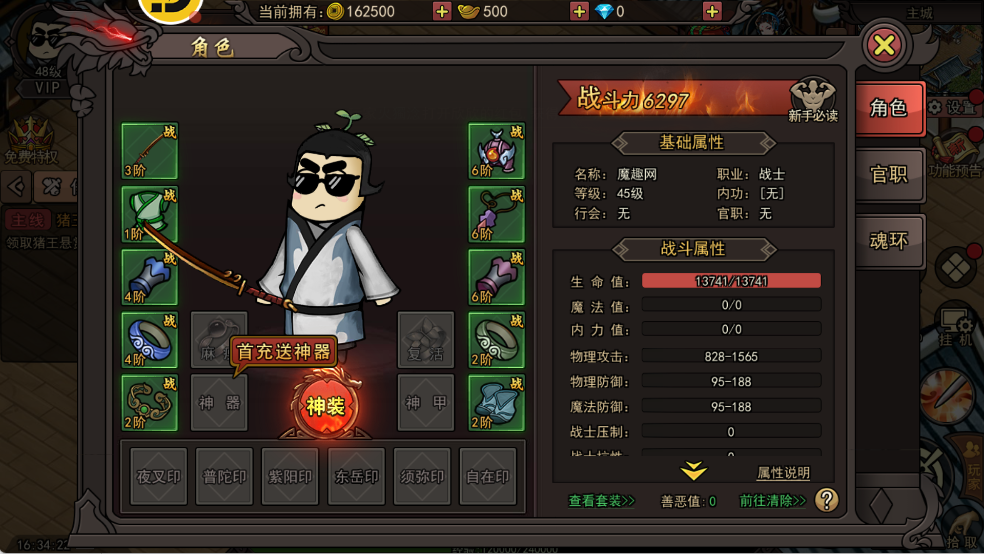Viewport: 984px width, 554px height.
Task: Select the 东岳印 seal slot
Action: 357,476
